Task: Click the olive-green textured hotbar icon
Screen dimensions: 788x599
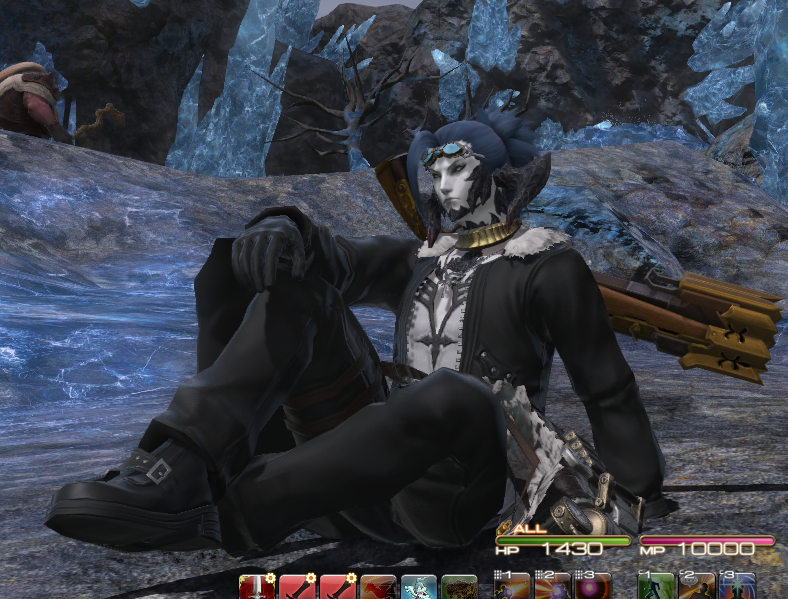Action: click(459, 587)
